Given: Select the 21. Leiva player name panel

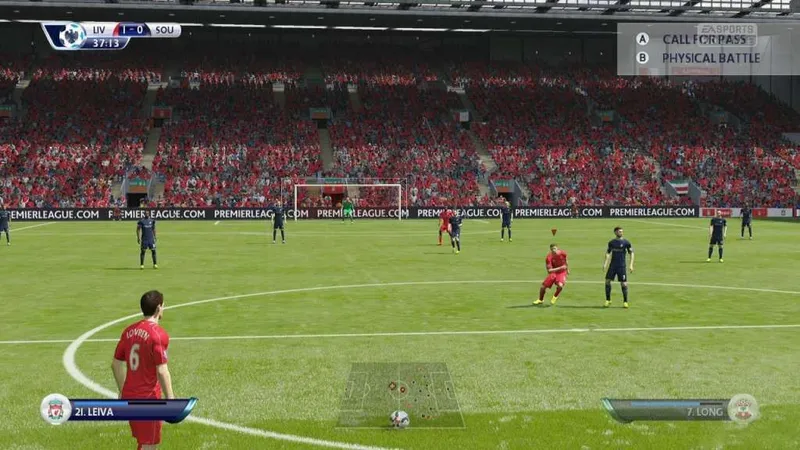Looking at the screenshot, I should point(130,410).
